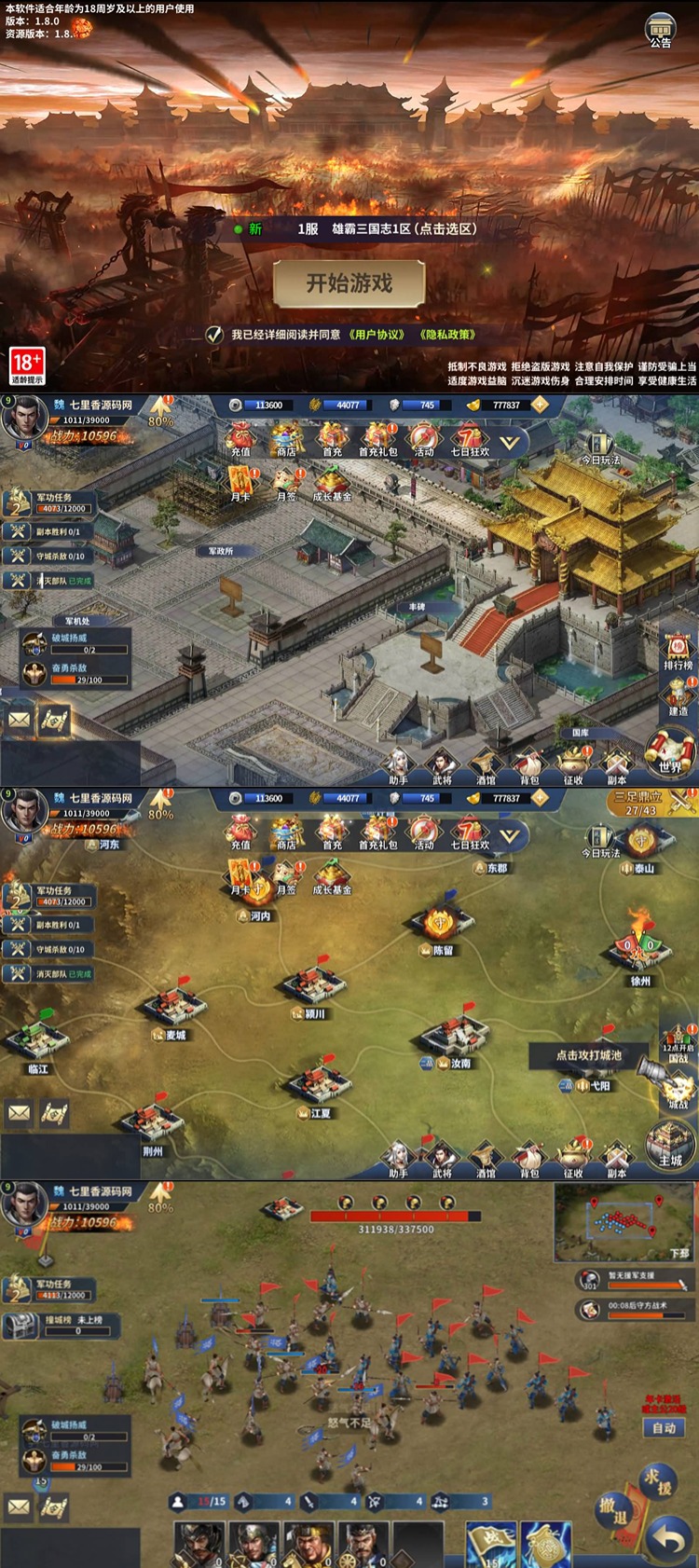The width and height of the screenshot is (699, 1568).
Task: Request reinforcements with 求援
Action: (658, 1480)
